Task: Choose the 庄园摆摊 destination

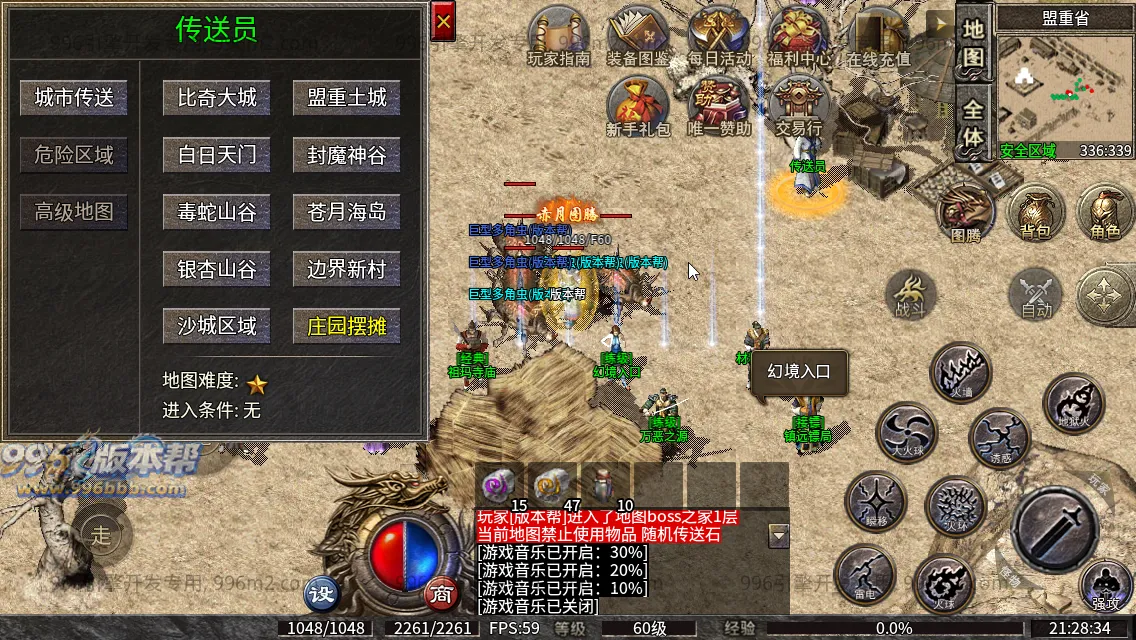Action: point(346,326)
